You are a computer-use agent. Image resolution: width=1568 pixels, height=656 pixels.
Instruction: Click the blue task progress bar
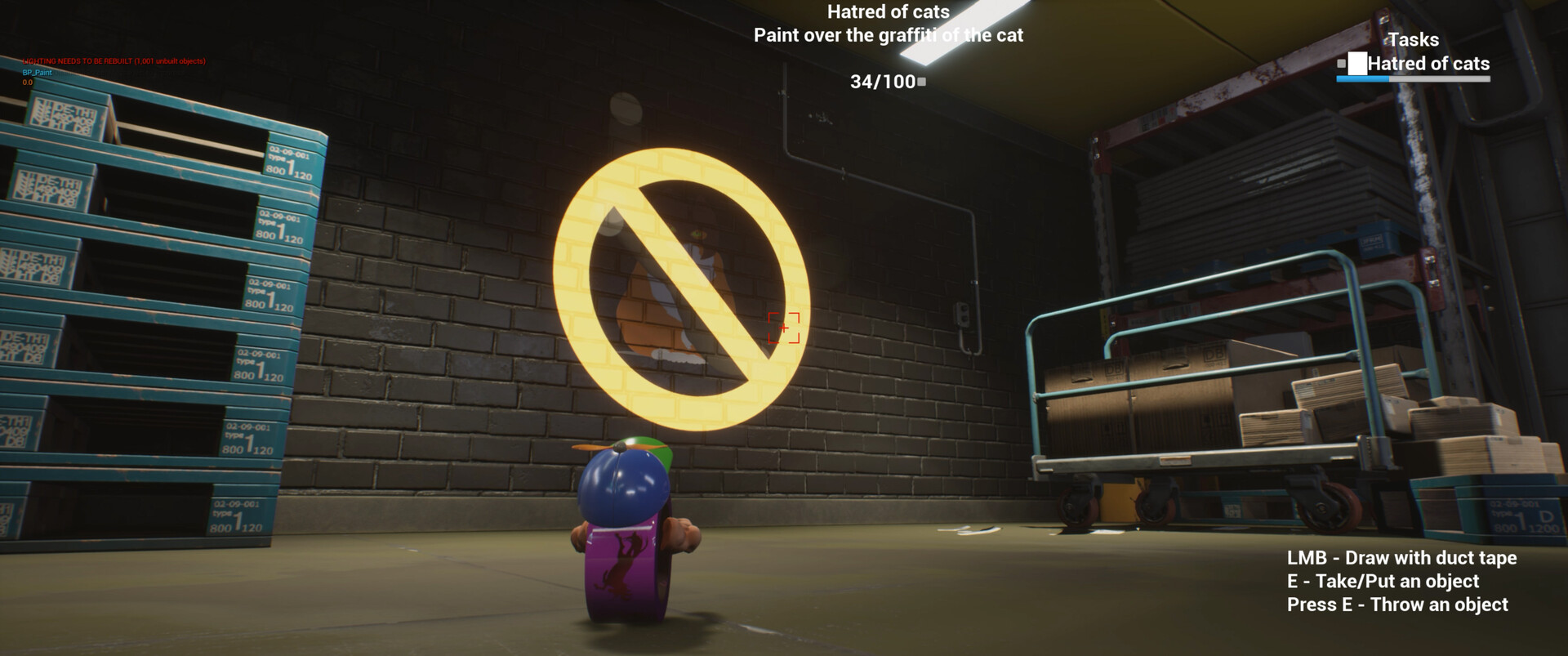click(1365, 79)
